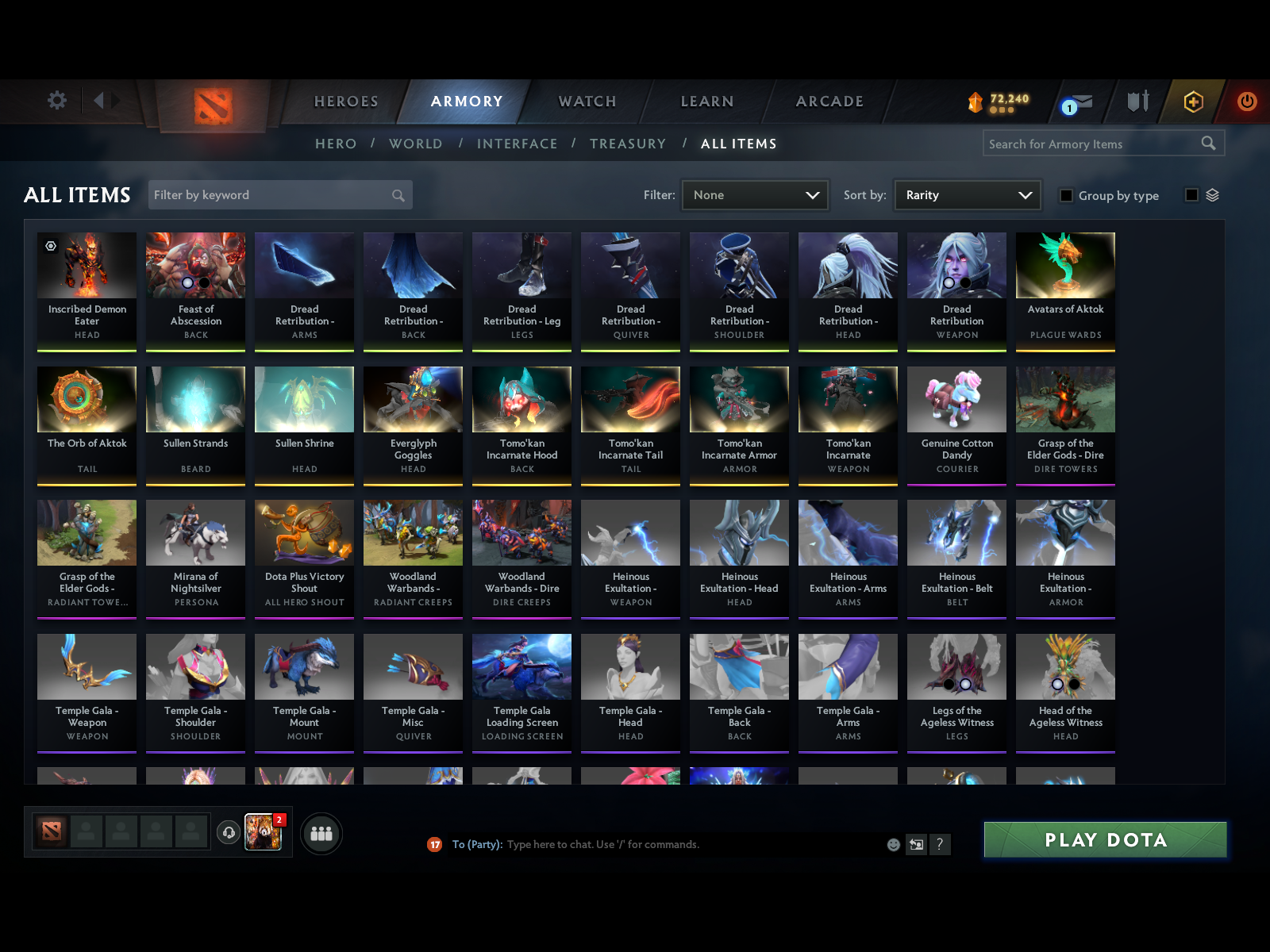Click the power button to exit Dota

click(1245, 102)
